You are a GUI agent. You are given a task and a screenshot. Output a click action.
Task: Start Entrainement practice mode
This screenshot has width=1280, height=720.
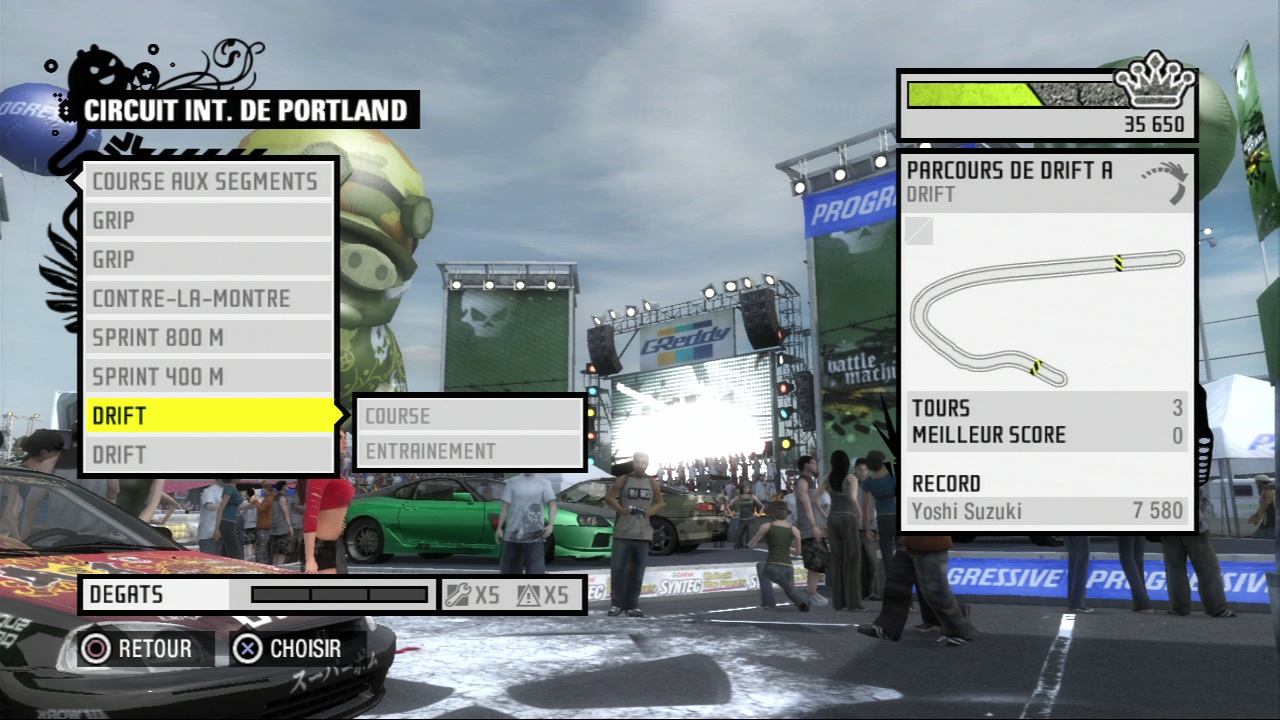(469, 451)
